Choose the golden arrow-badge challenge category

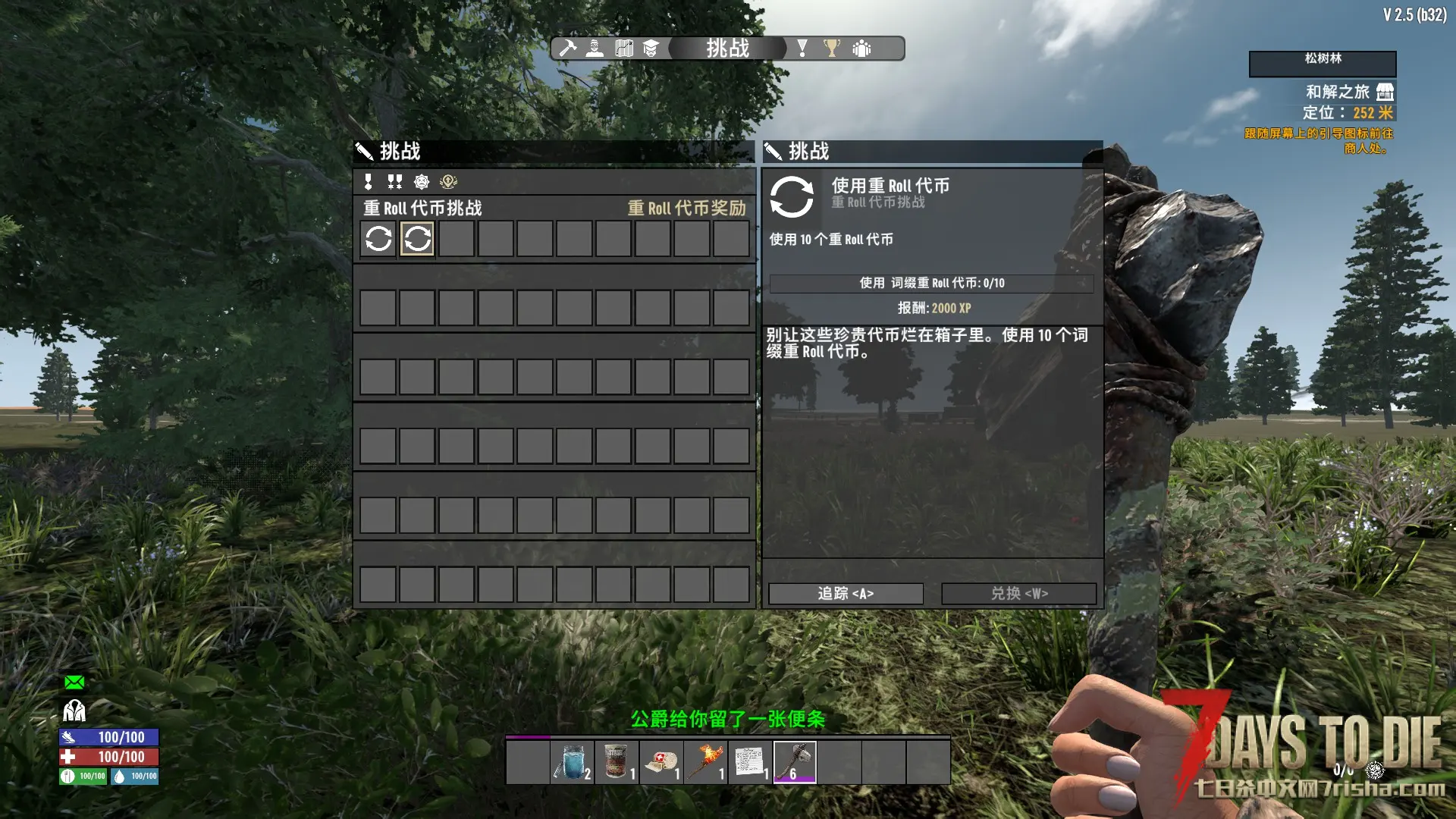(x=448, y=181)
